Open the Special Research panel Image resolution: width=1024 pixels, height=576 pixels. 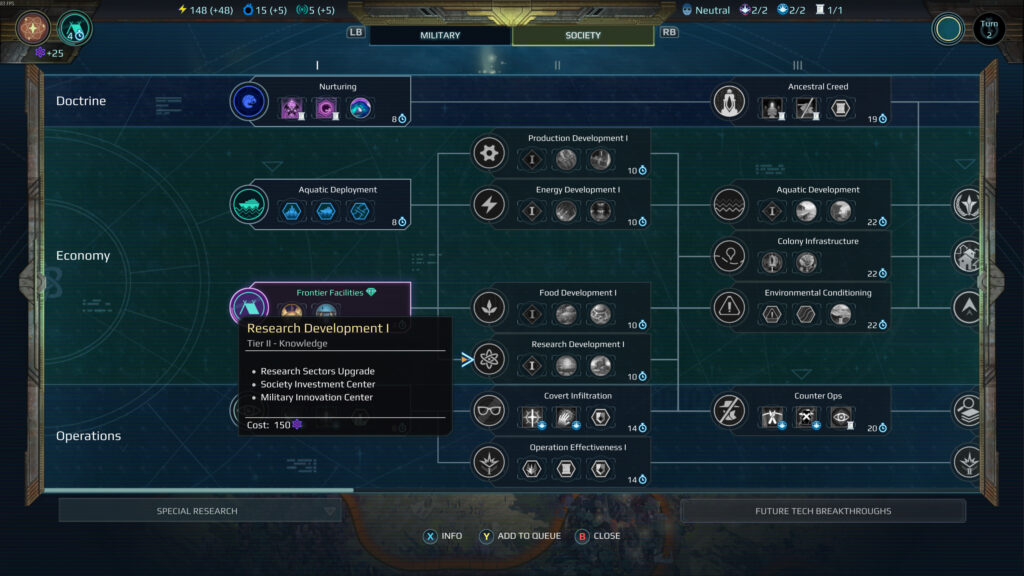pyautogui.click(x=199, y=511)
